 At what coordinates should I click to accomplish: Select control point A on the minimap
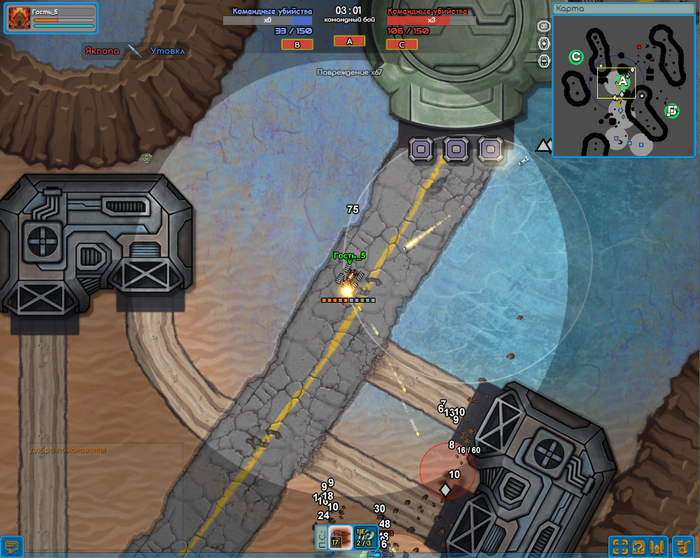(x=621, y=81)
